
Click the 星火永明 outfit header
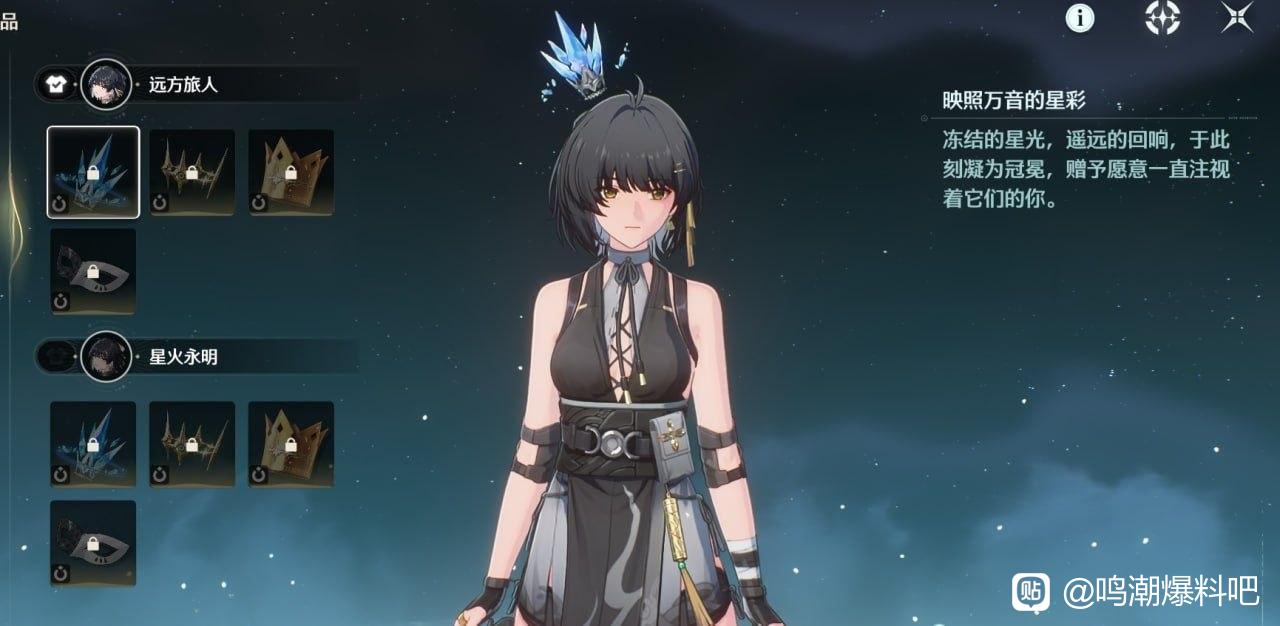tap(183, 357)
